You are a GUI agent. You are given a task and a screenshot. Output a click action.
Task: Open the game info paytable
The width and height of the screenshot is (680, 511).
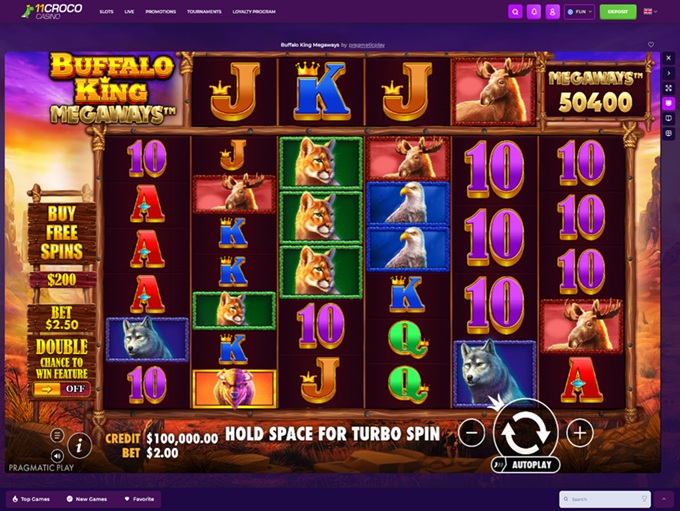[x=79, y=445]
